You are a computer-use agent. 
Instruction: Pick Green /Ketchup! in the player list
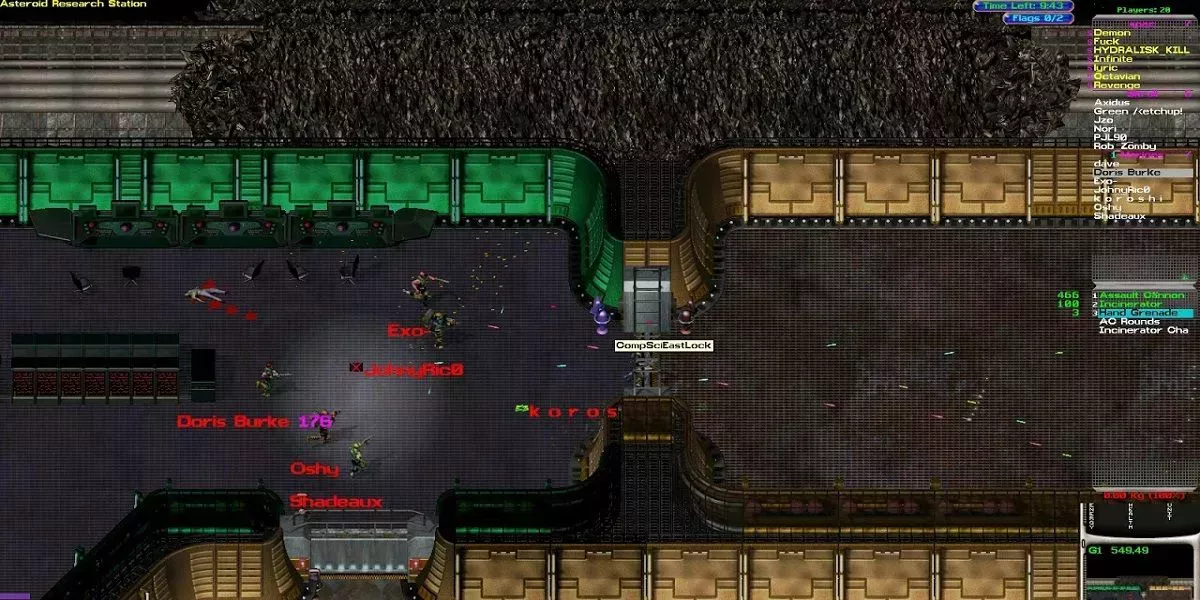click(1138, 111)
